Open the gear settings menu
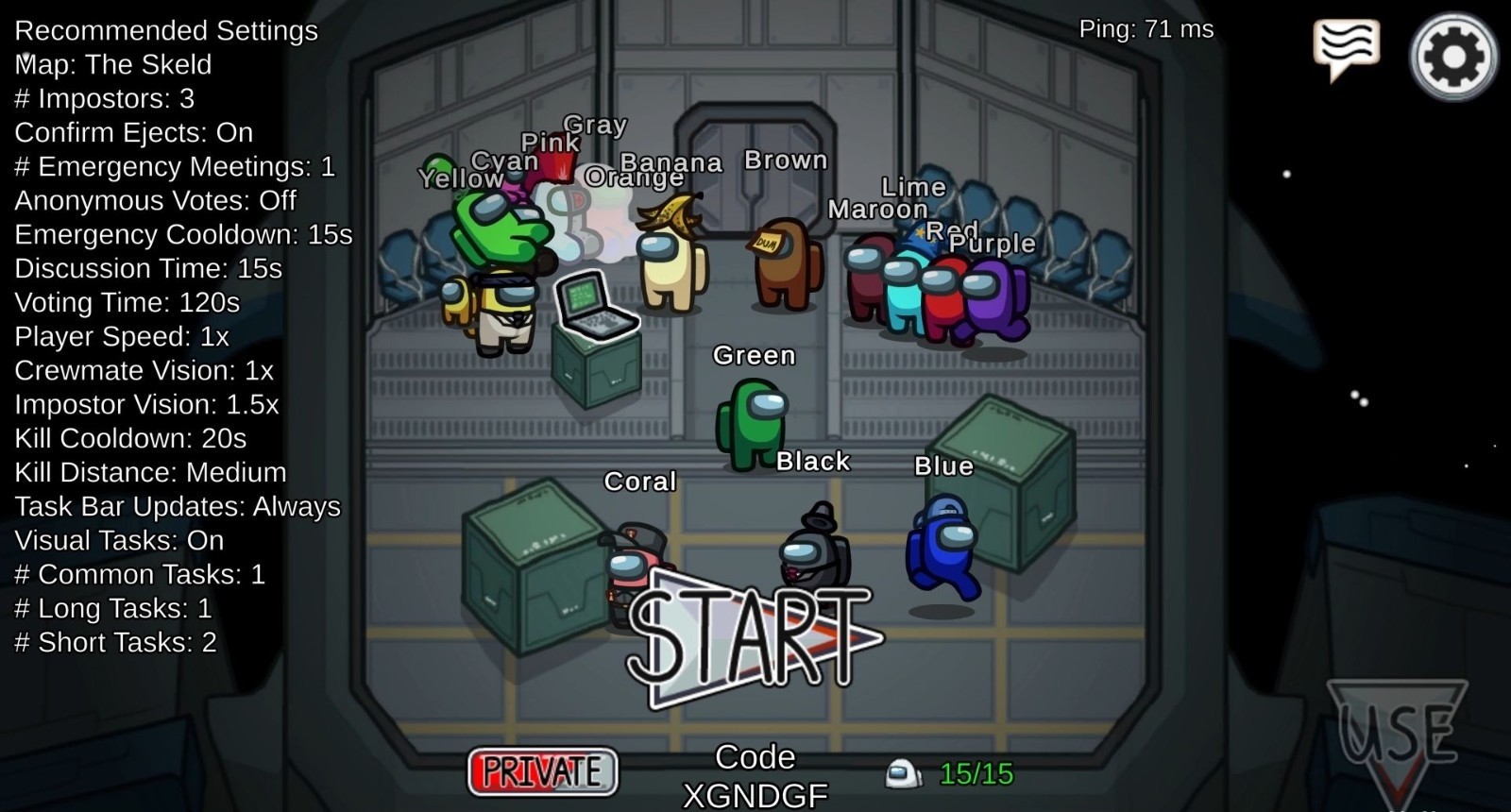 tap(1453, 57)
